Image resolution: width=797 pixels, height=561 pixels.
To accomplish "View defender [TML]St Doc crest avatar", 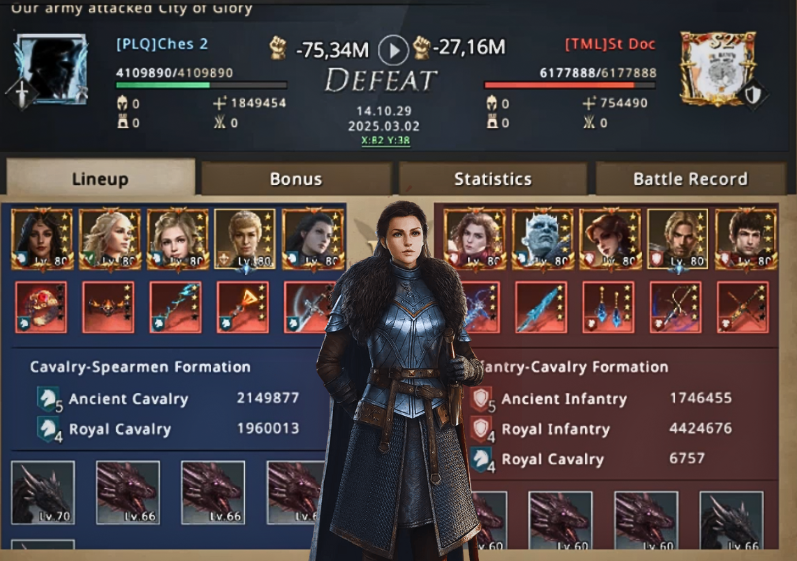I will (719, 67).
